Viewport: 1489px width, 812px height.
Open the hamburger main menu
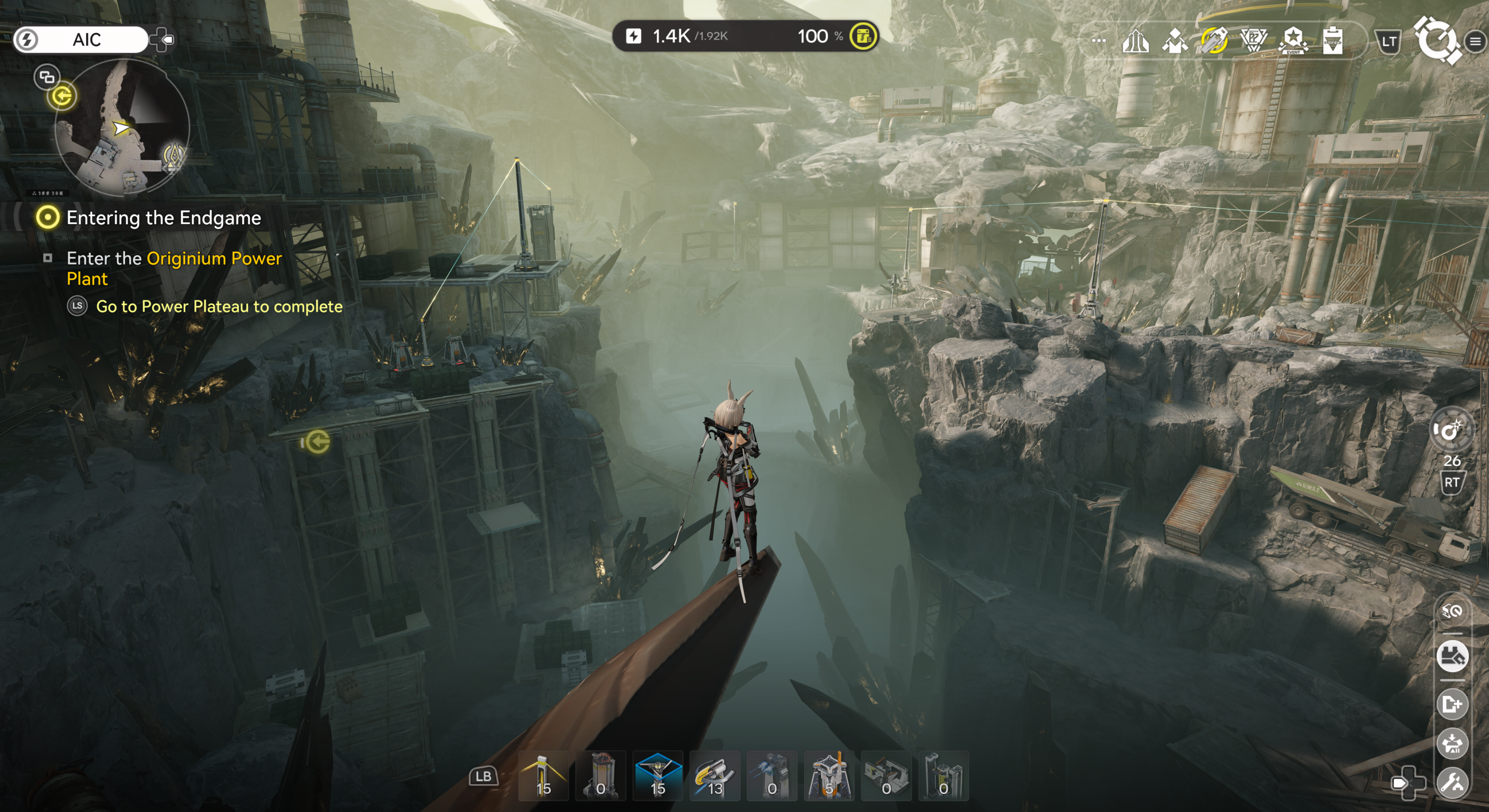[1475, 41]
